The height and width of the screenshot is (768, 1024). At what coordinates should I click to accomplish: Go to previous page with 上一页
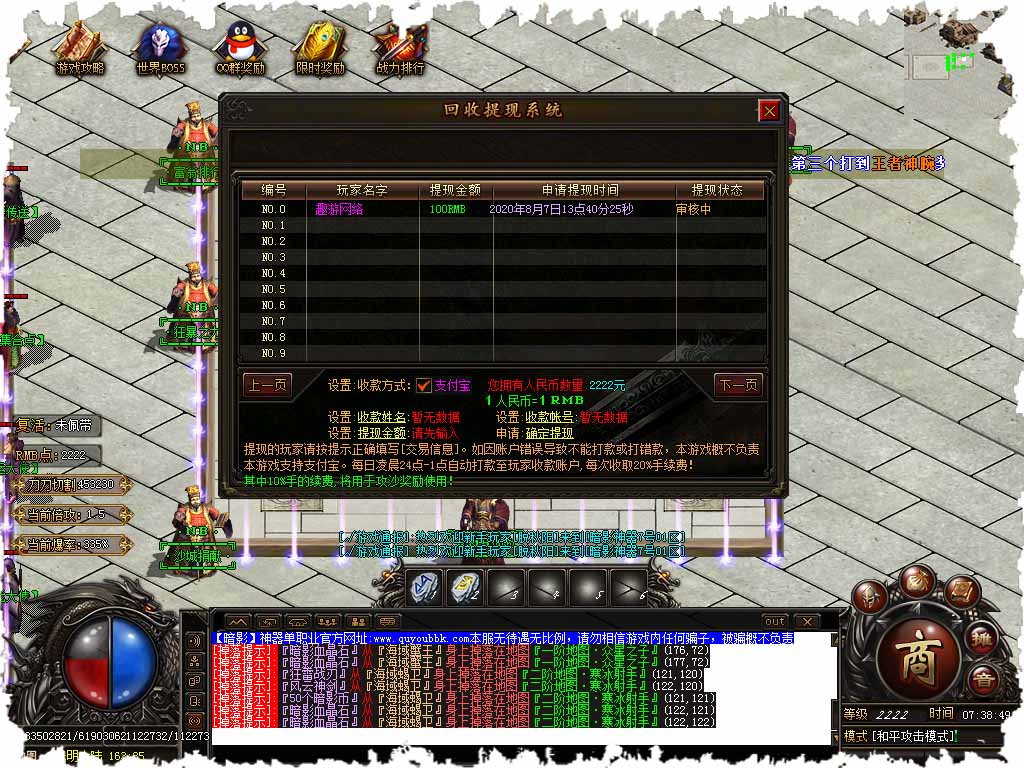(x=267, y=385)
